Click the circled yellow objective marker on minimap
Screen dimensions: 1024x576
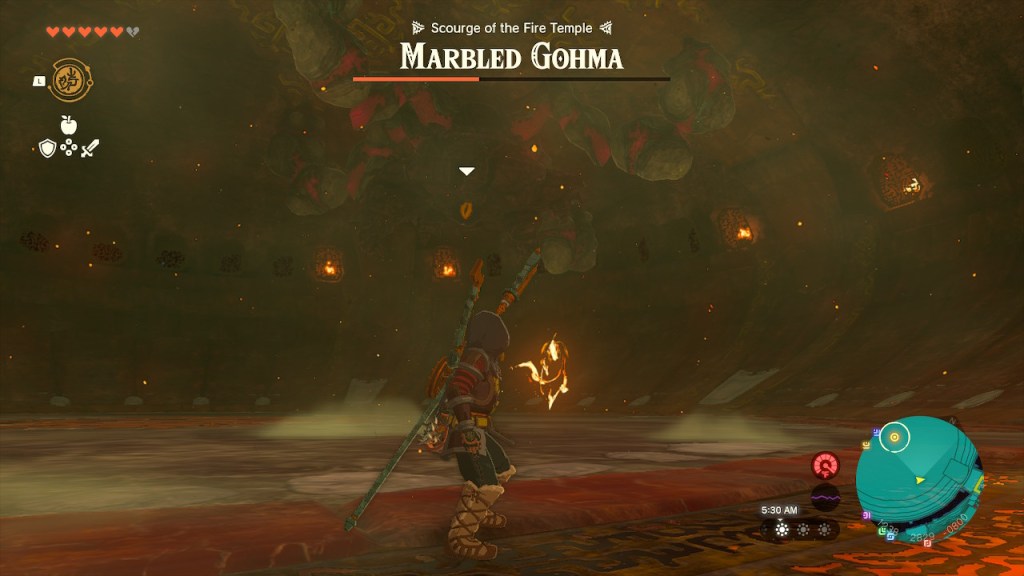[895, 436]
